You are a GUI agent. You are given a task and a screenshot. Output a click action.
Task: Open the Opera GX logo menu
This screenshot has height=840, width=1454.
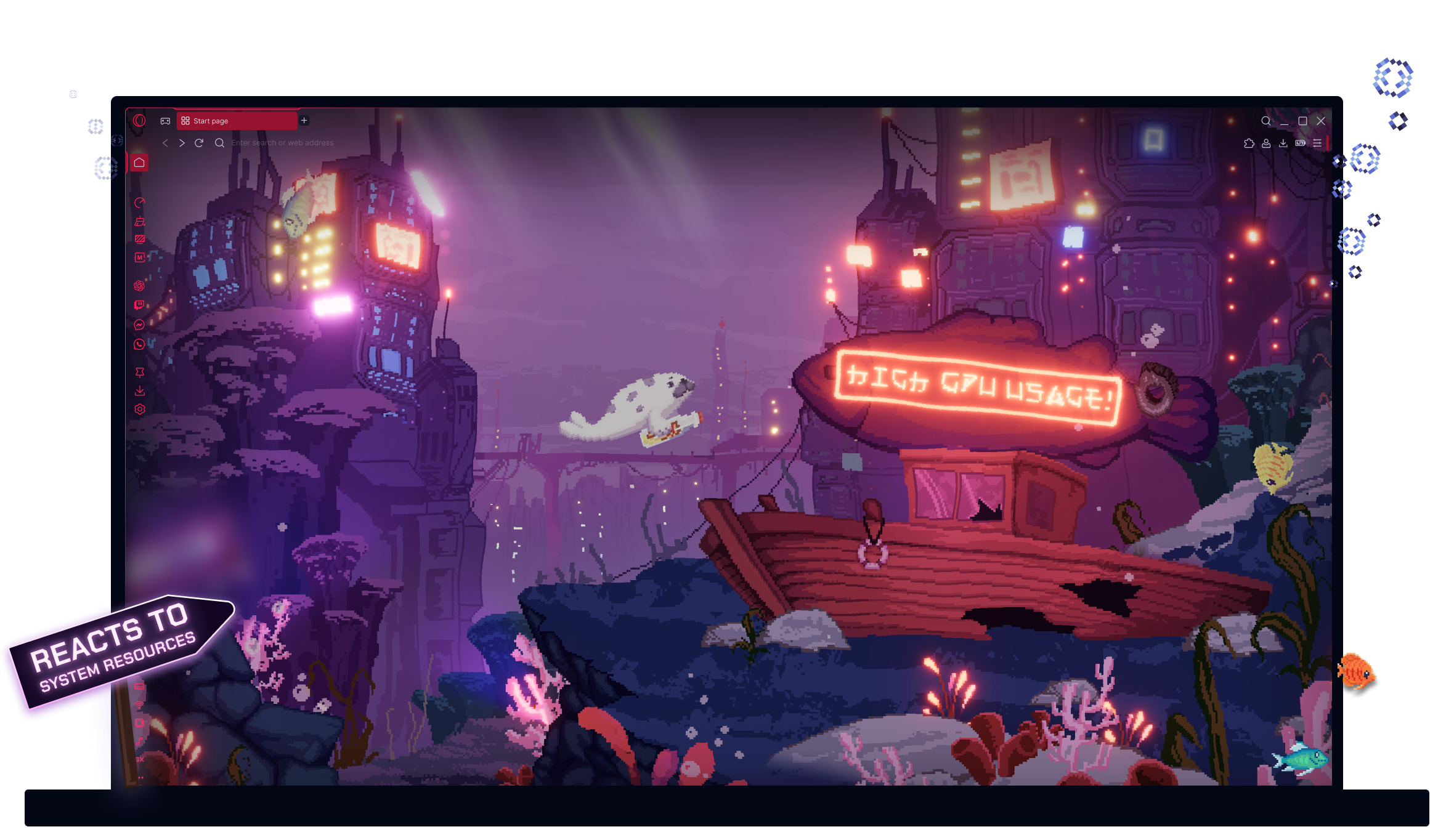(x=139, y=121)
